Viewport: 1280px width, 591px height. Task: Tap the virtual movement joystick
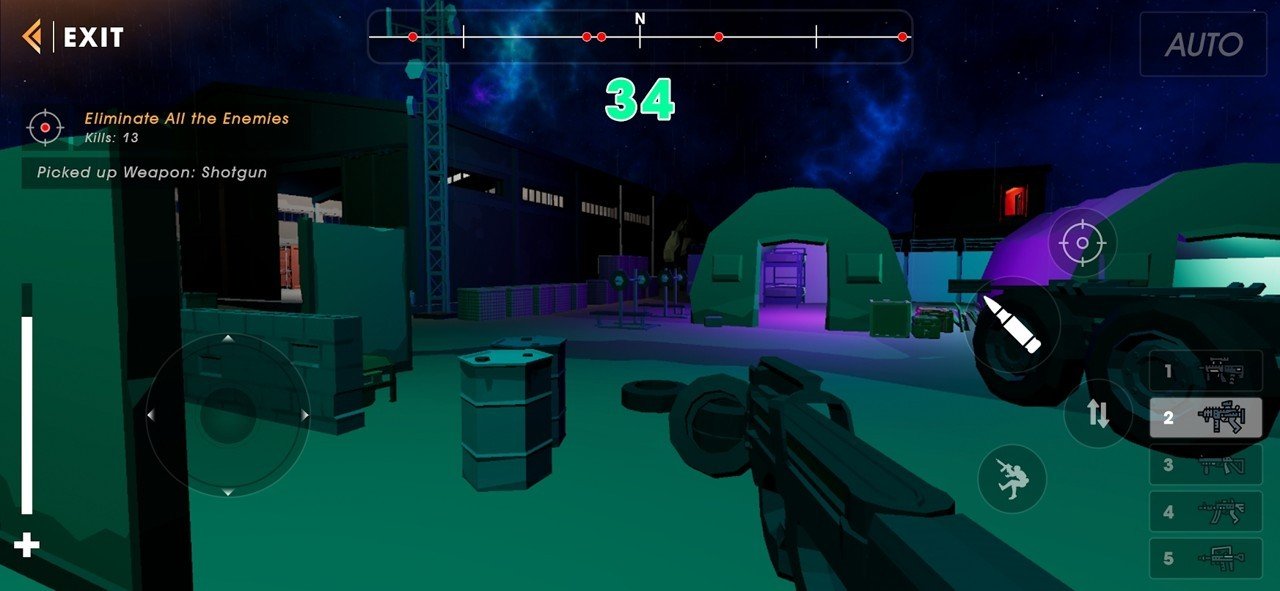coord(228,415)
